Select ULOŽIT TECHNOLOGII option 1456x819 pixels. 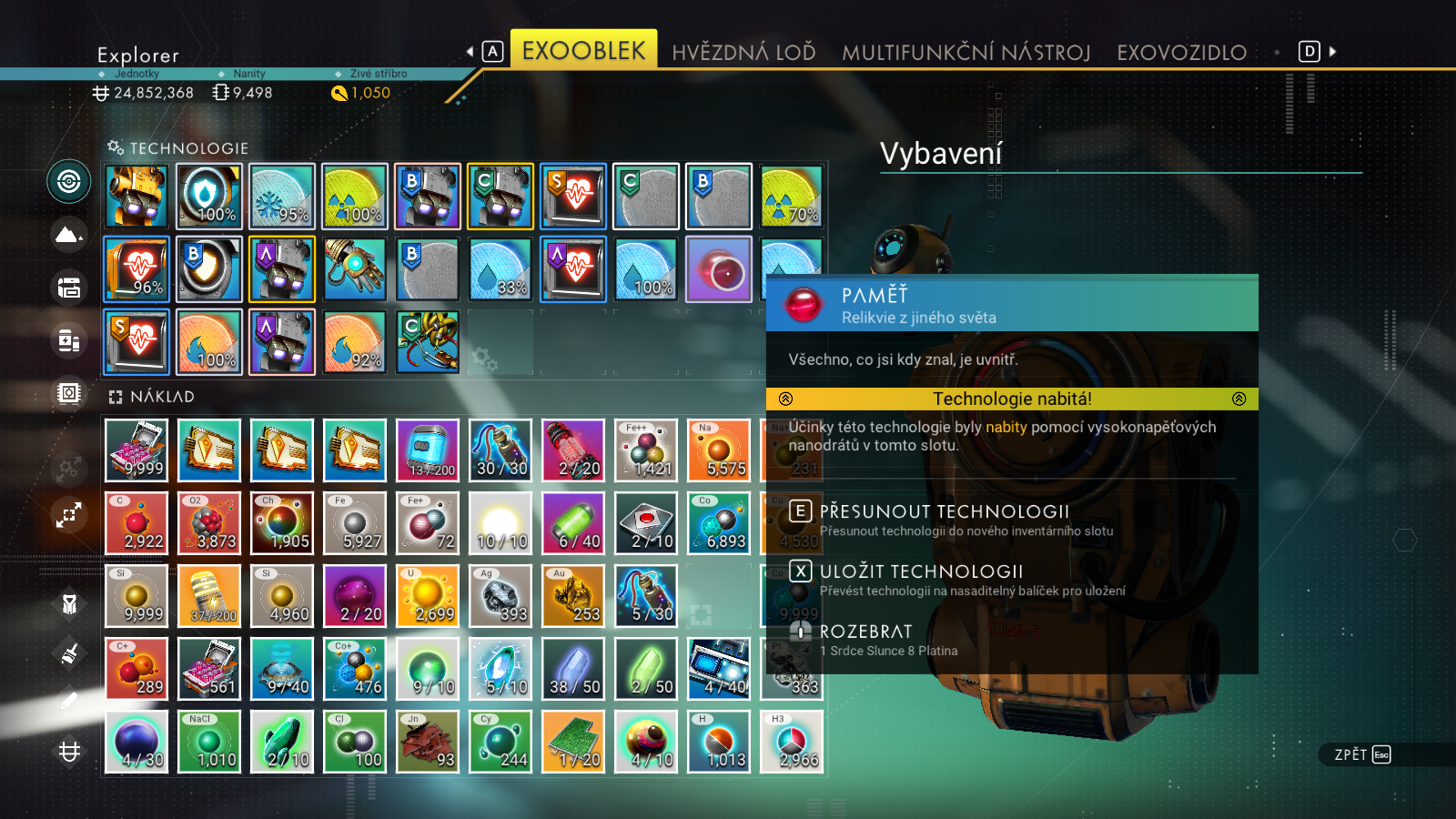(x=921, y=571)
